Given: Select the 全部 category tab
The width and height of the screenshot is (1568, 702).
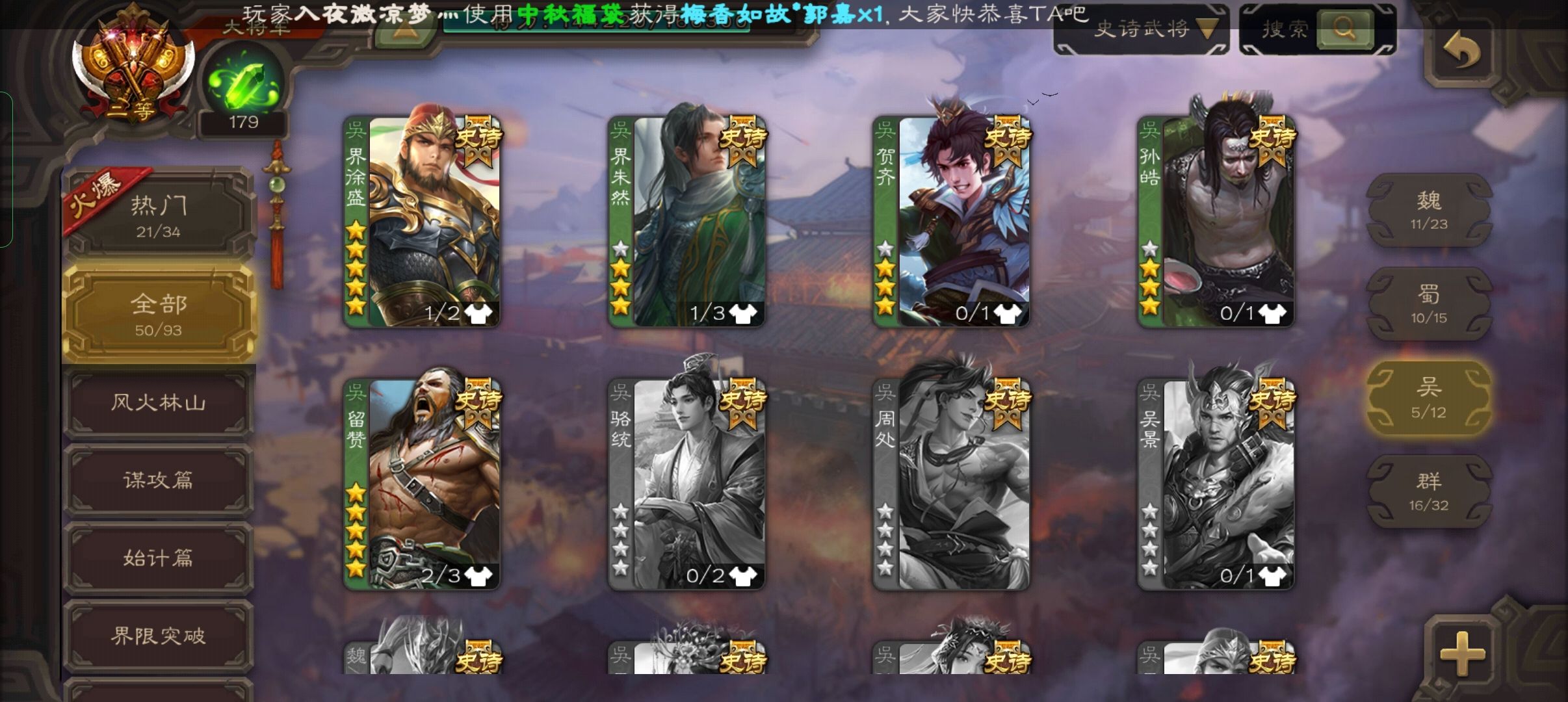Looking at the screenshot, I should click(159, 314).
